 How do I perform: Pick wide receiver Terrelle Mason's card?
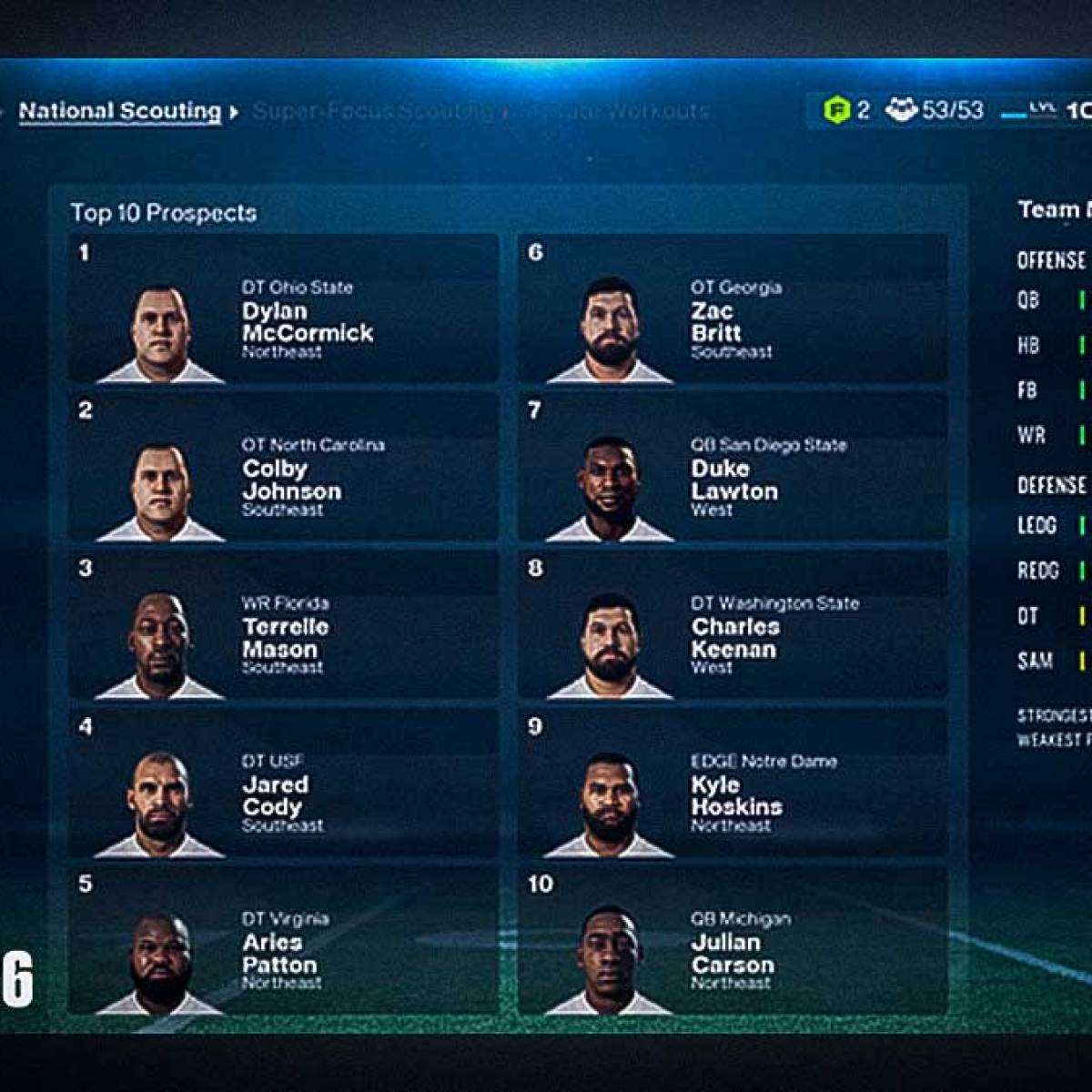click(284, 625)
